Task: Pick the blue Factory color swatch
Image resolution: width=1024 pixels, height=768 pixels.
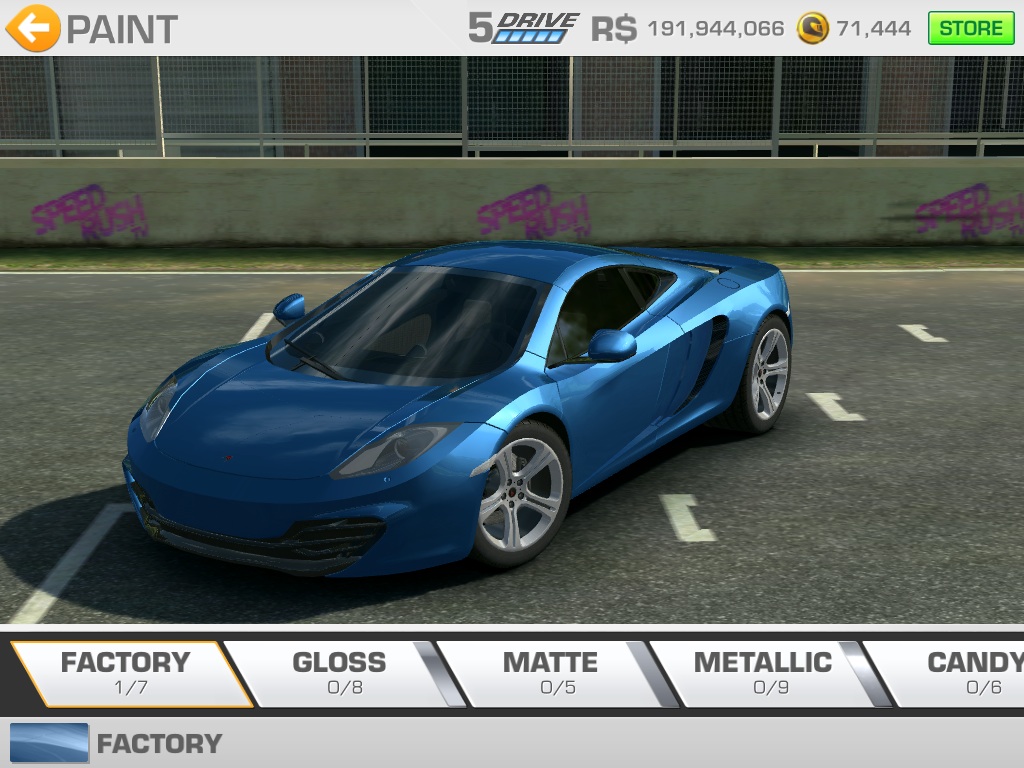Action: pos(49,743)
